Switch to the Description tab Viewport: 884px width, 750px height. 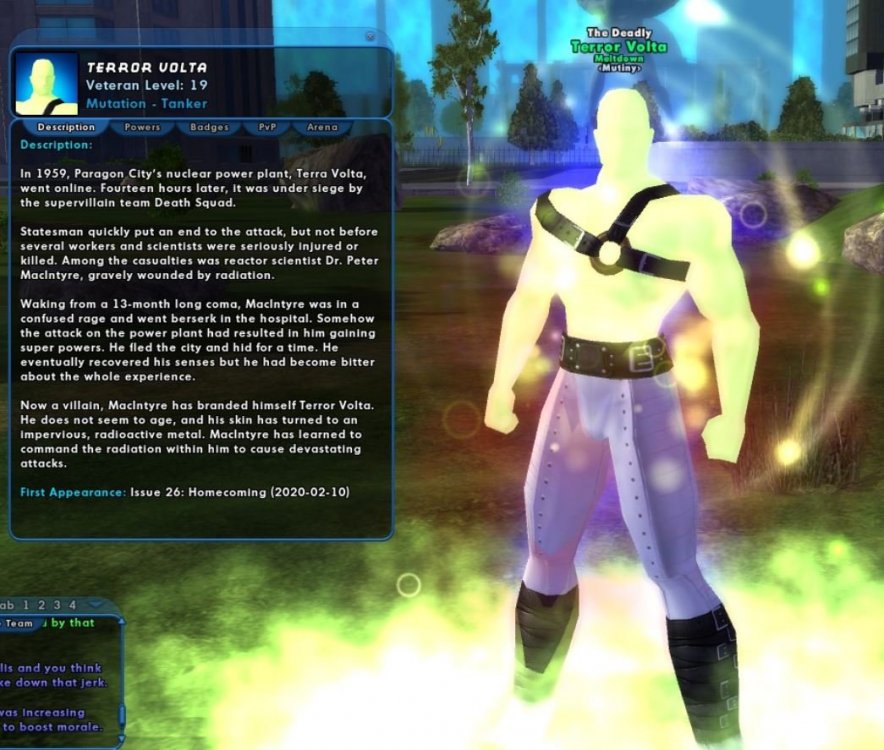(66, 128)
